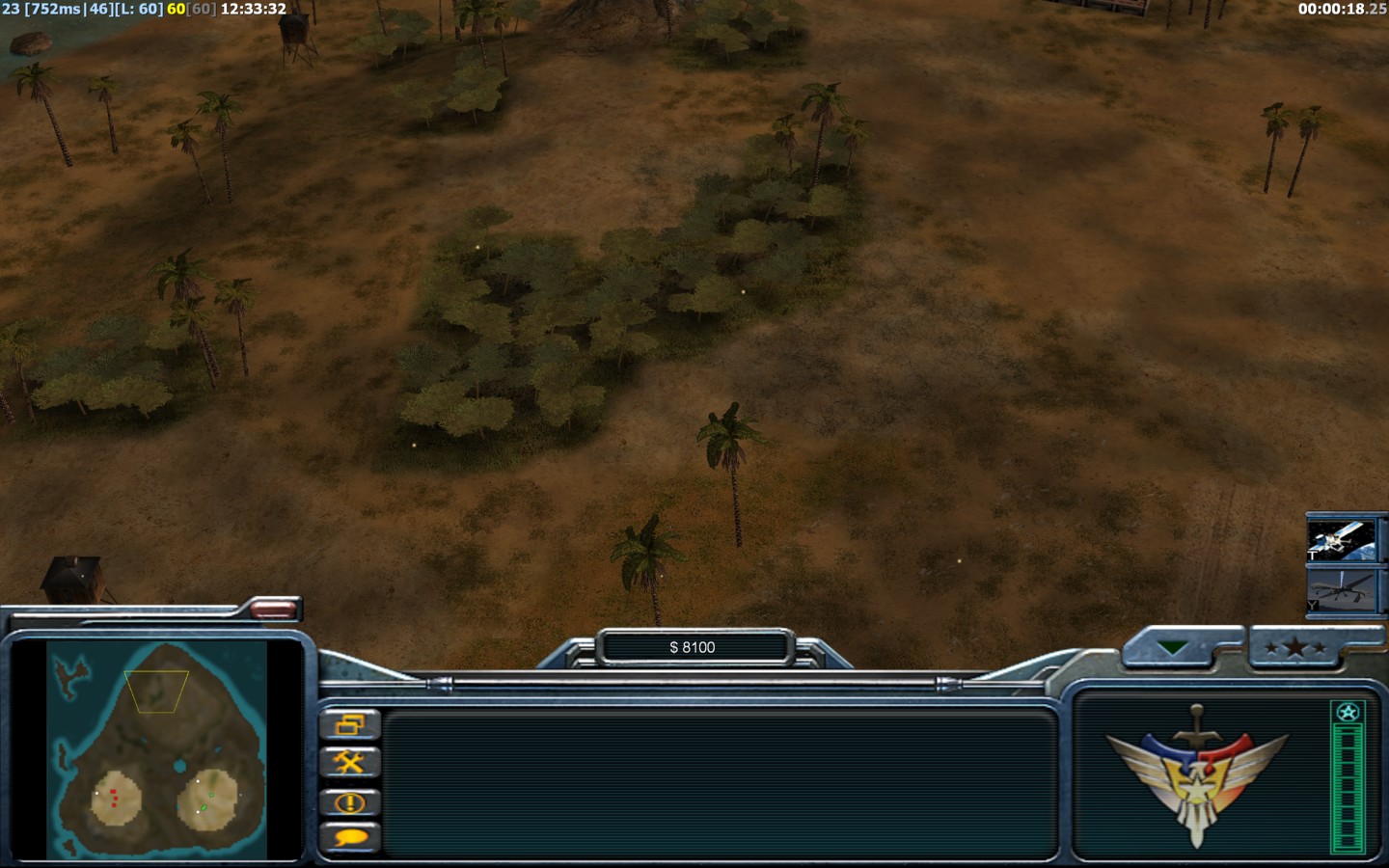The width and height of the screenshot is (1389, 868).
Task: Open the options menu with overlapping windows icon
Action: (349, 725)
